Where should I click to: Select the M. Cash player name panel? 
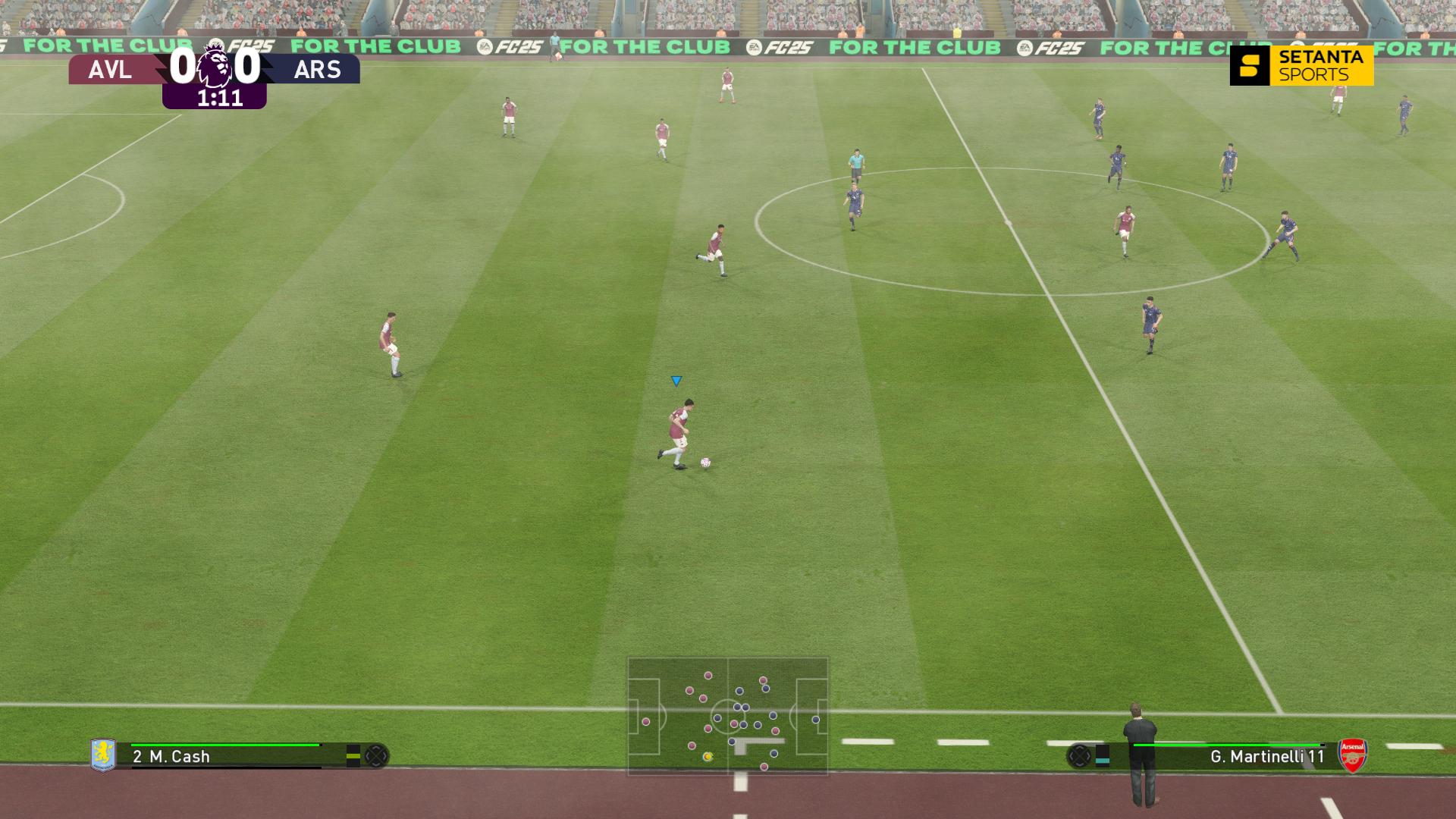click(x=227, y=756)
